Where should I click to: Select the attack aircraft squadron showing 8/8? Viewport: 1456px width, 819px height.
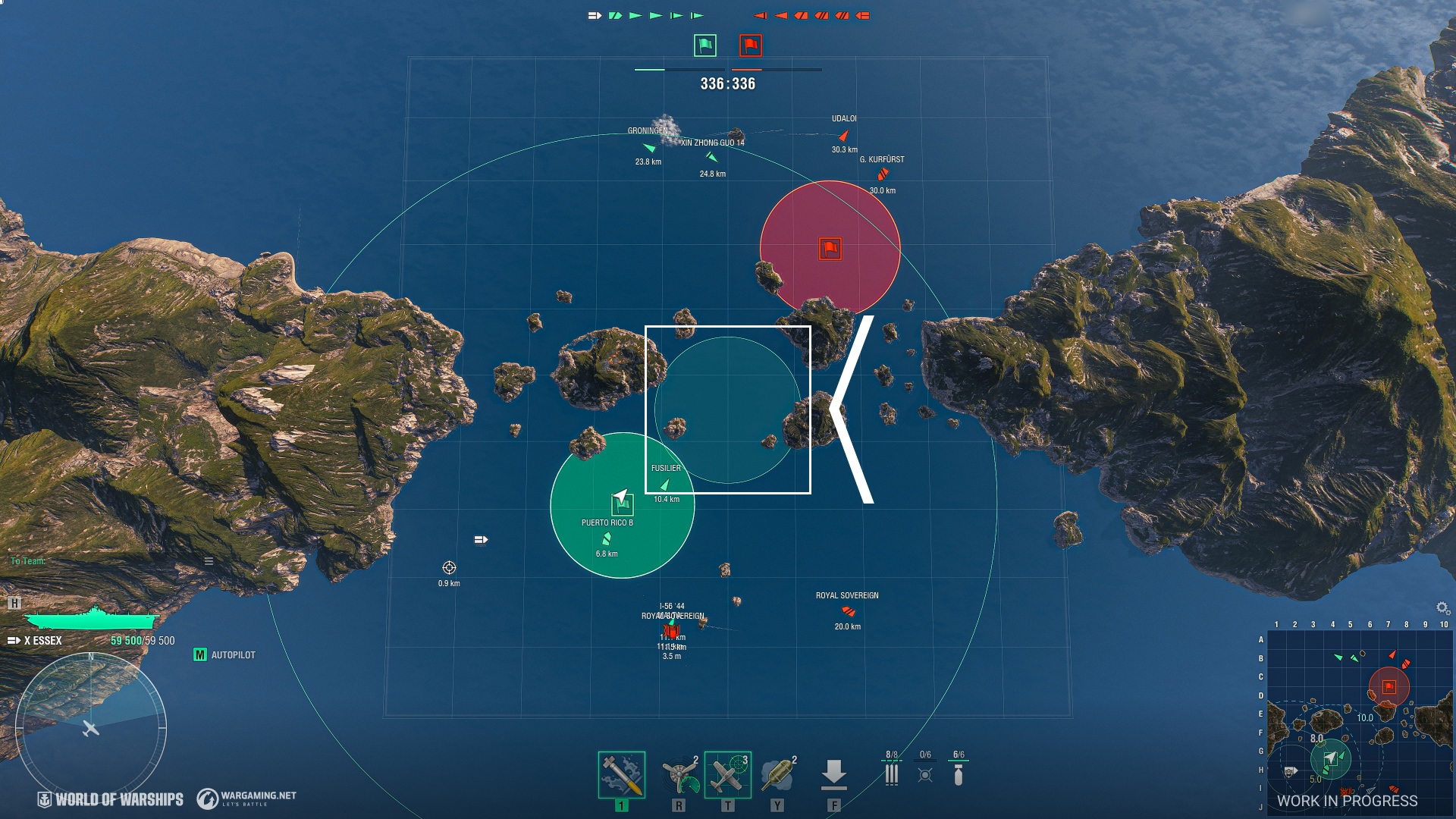click(x=891, y=773)
